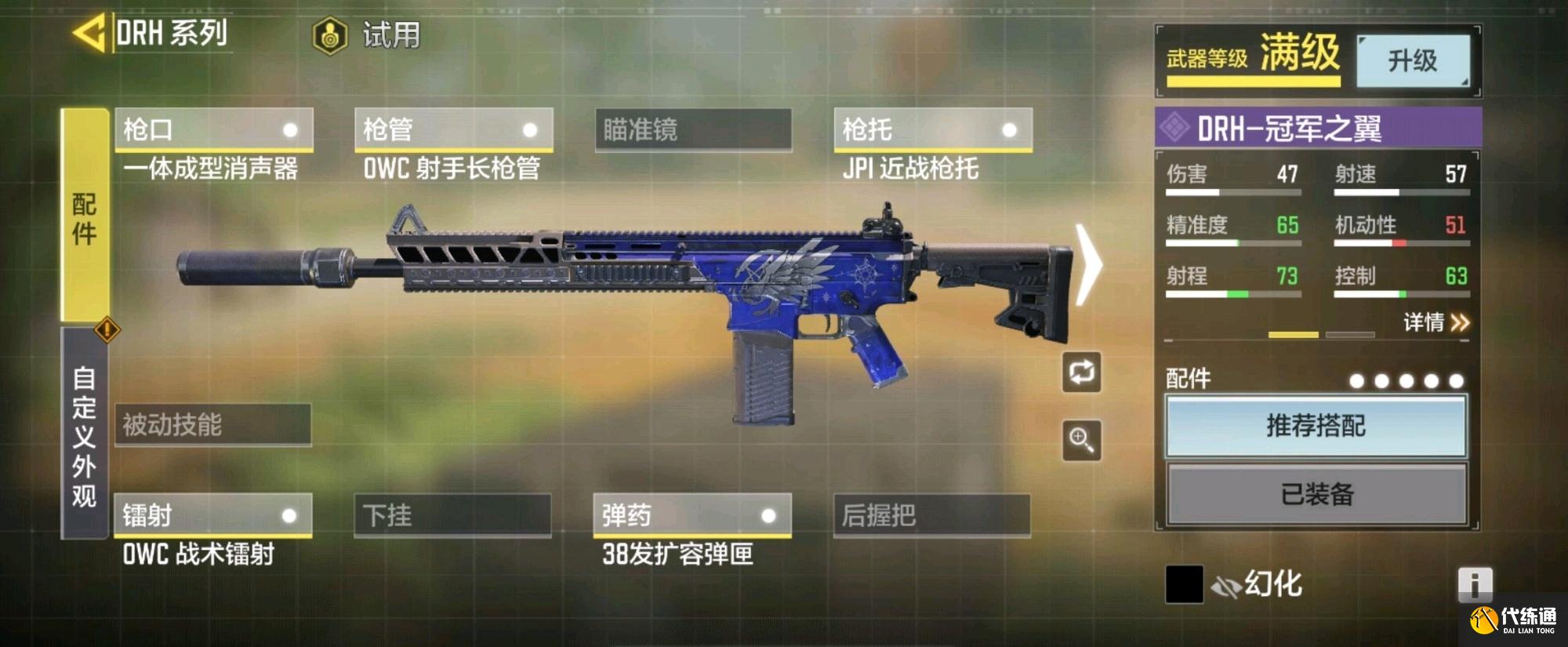Screen dimensions: 1568x647
Task: Open the 枪管 barrel attachment slot
Action: click(x=453, y=129)
